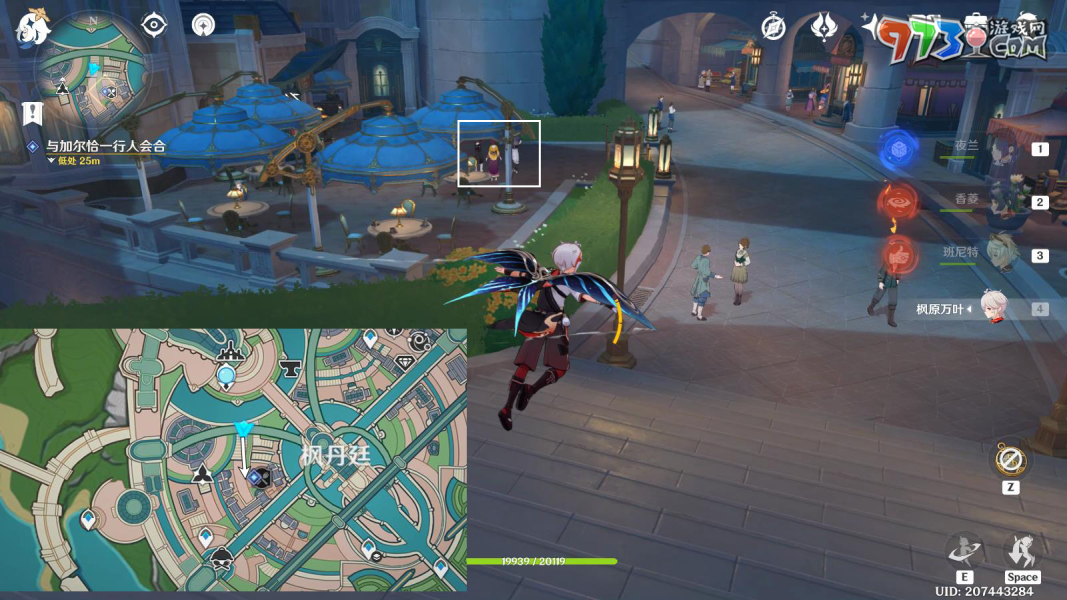Trigger 班尼特's red thumbs-up burst icon
The image size is (1067, 600).
point(899,255)
